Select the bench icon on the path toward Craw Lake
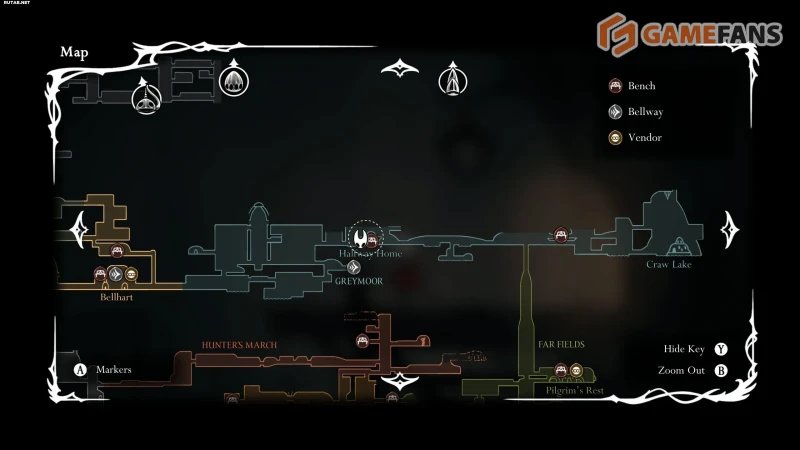Image resolution: width=800 pixels, height=450 pixels. click(x=561, y=235)
